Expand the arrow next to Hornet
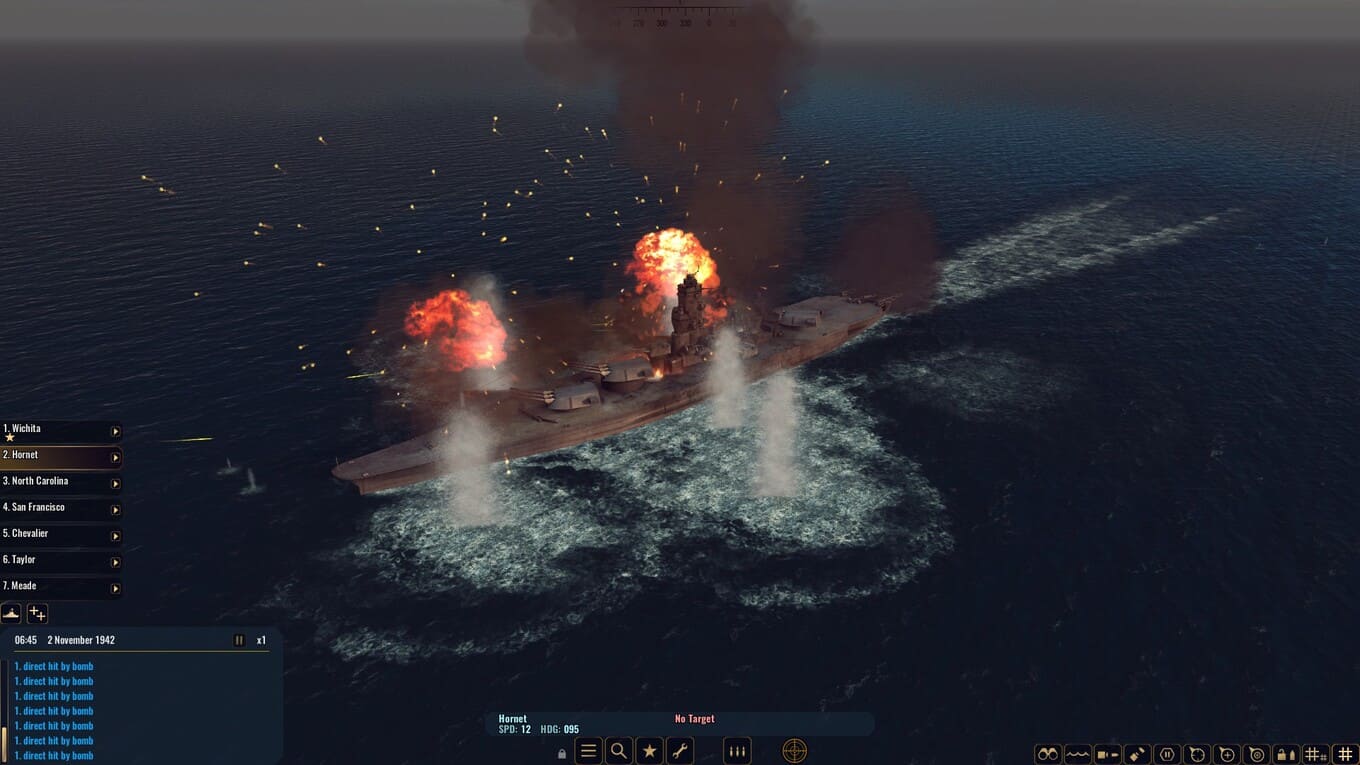 tap(115, 457)
